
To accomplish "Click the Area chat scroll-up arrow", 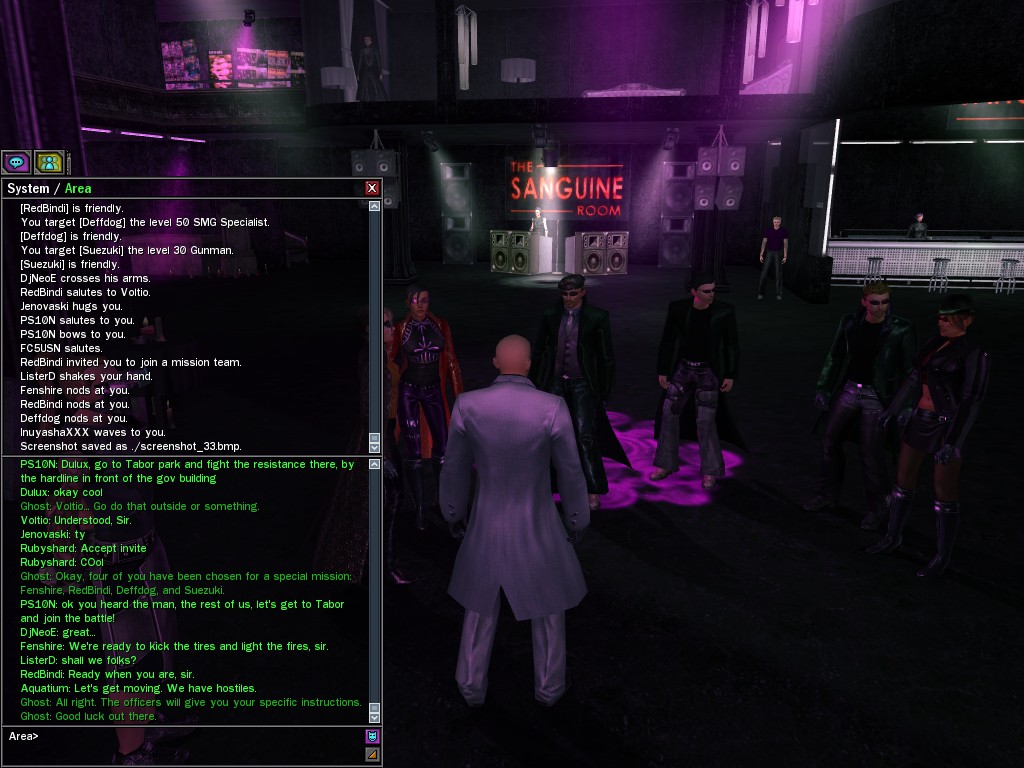I will point(374,464).
